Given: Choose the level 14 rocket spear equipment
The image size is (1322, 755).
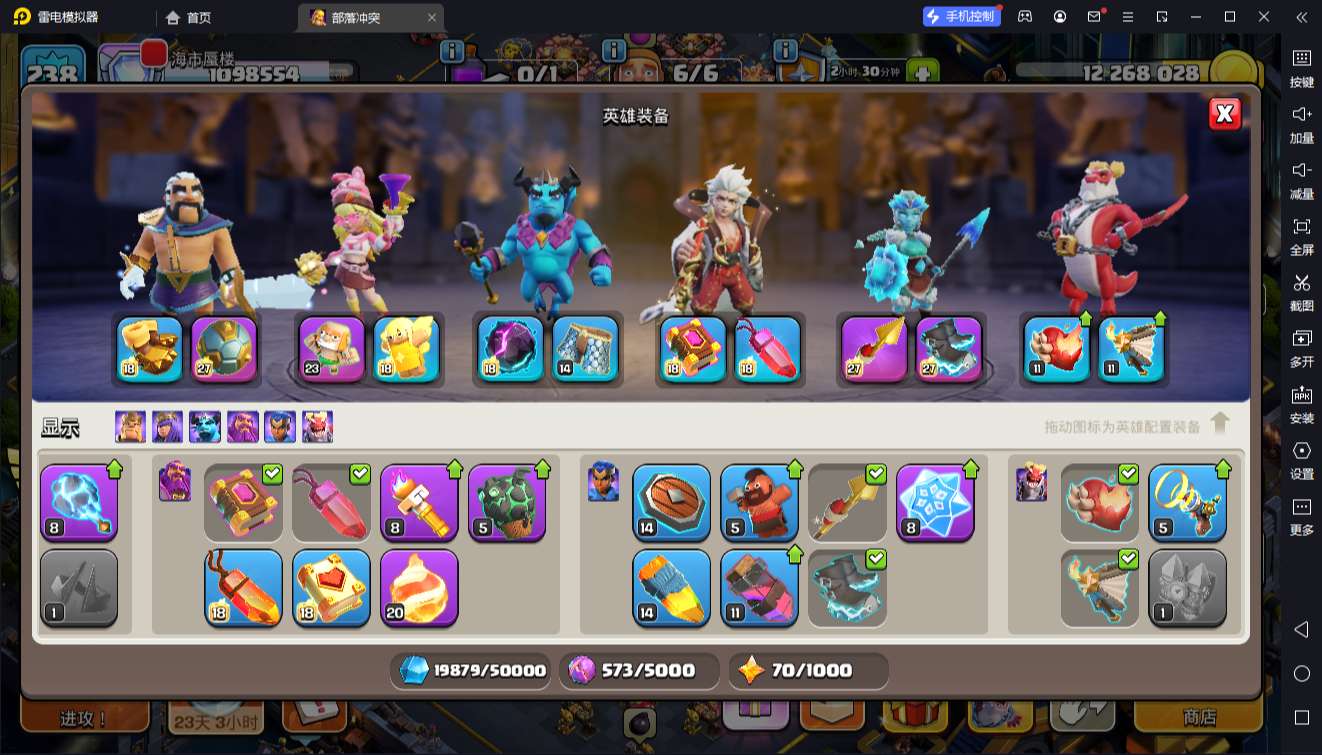Looking at the screenshot, I should [x=671, y=588].
